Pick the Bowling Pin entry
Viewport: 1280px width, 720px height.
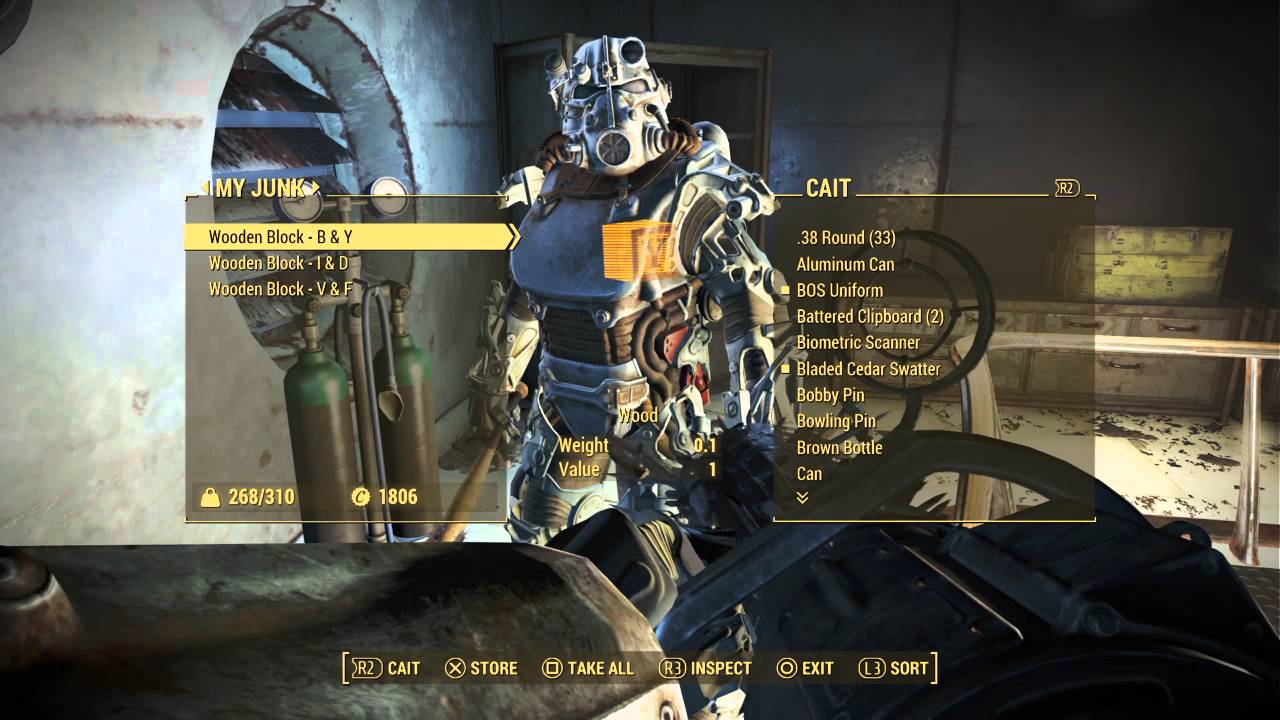coord(836,421)
